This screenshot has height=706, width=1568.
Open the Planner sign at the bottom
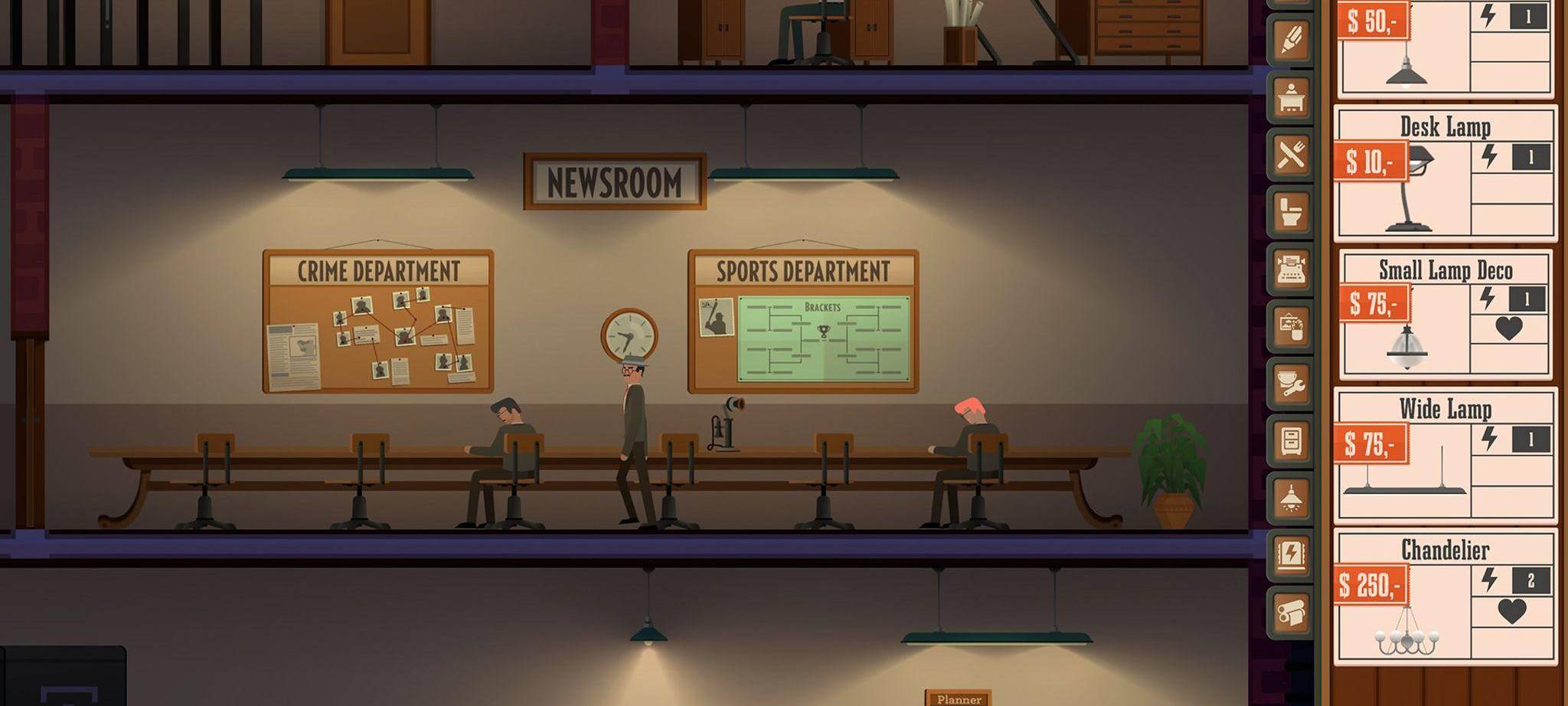click(959, 698)
